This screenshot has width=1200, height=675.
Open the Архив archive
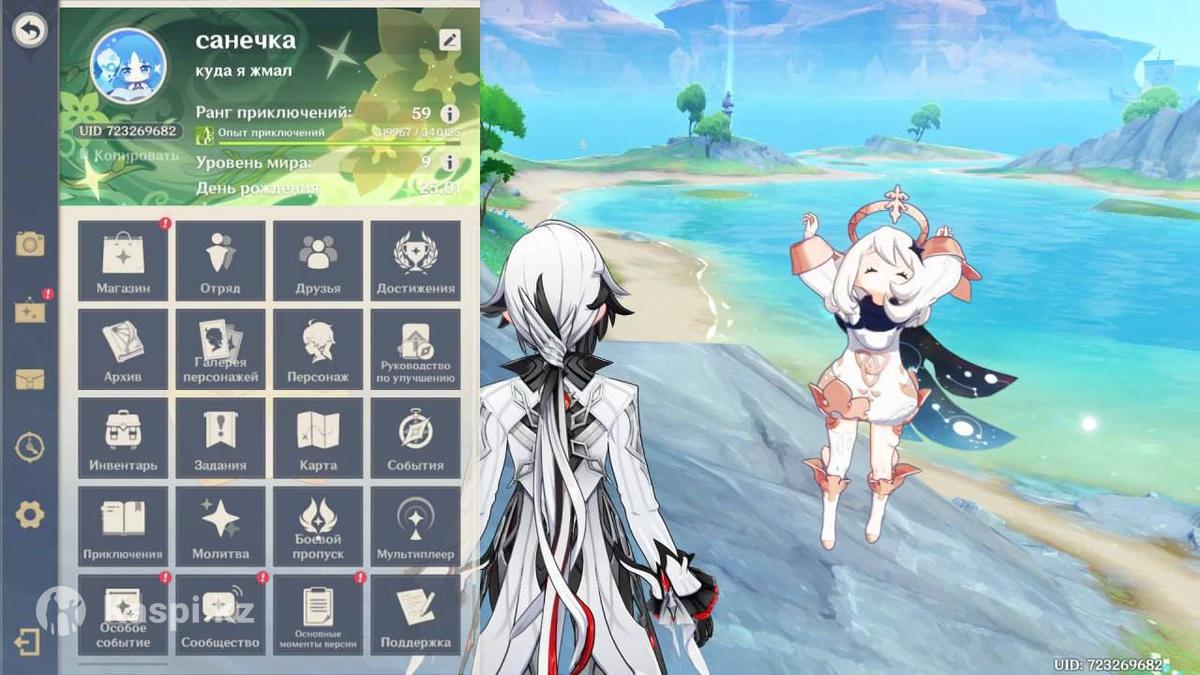pos(123,349)
